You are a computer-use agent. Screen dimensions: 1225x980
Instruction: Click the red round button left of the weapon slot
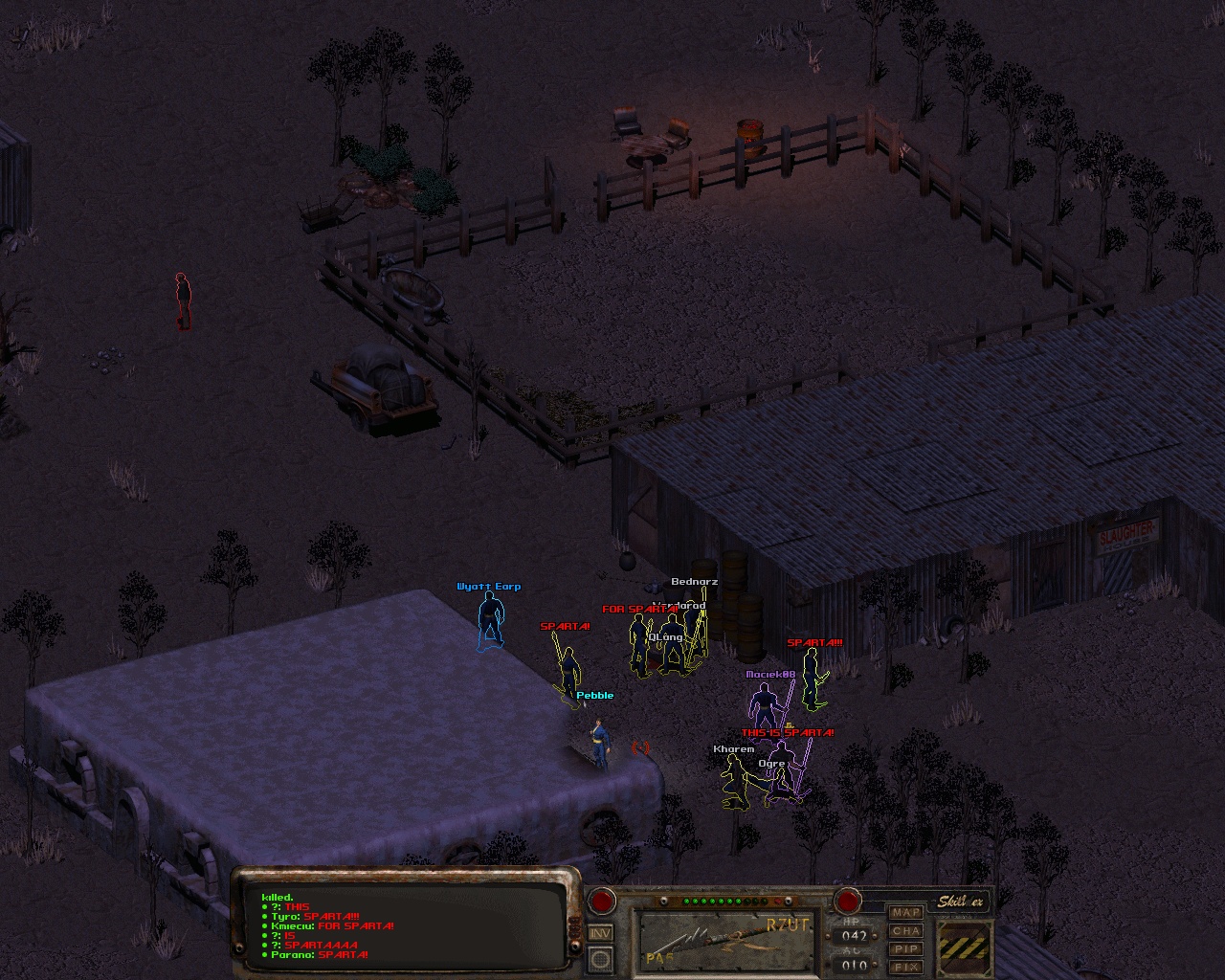coord(602,901)
